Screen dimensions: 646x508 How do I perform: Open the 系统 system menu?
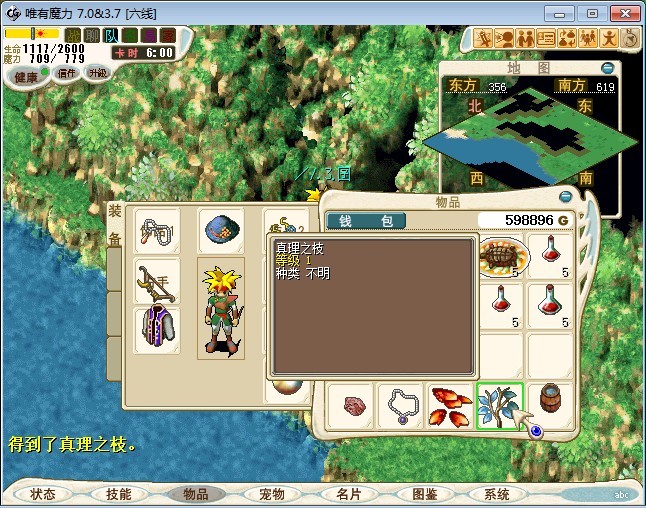497,494
